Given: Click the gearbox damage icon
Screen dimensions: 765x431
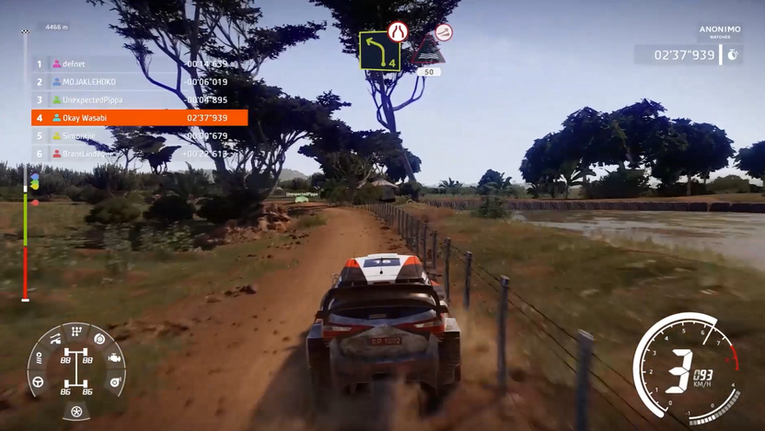Looking at the screenshot, I should coord(76,332).
